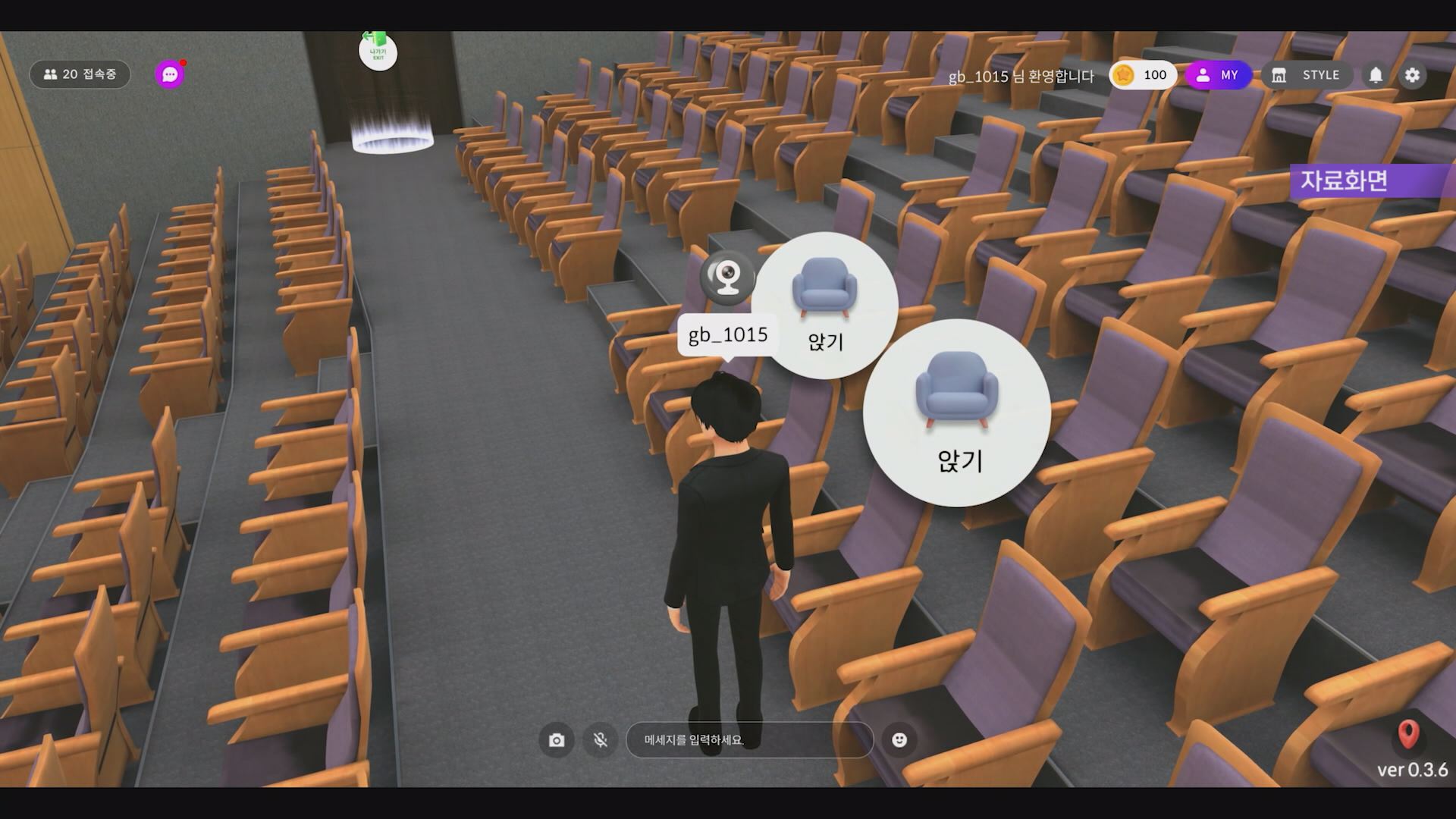This screenshot has height=819, width=1456.
Task: Open the STYLE shop
Action: coord(1309,75)
